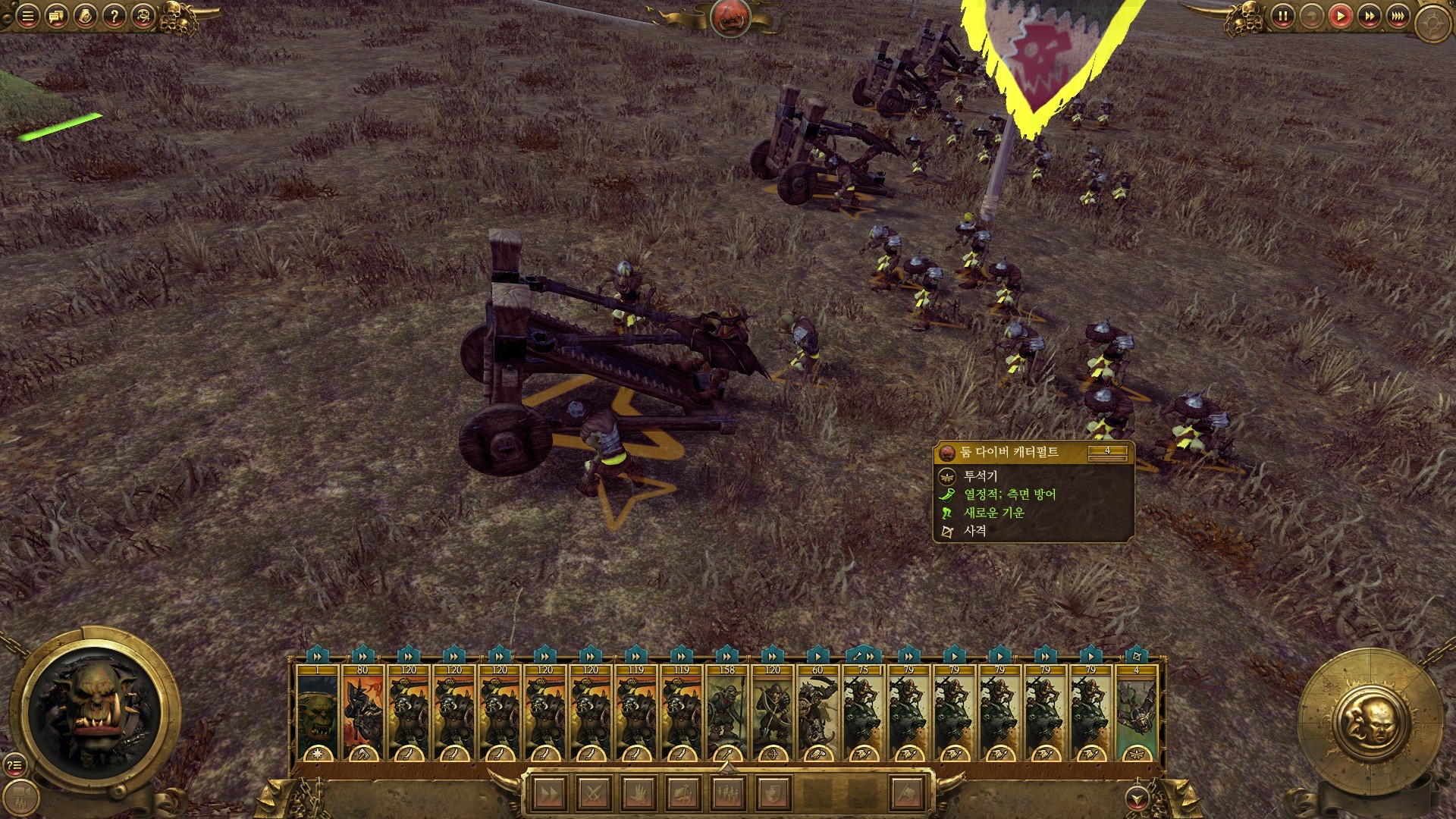This screenshot has height=819, width=1456.
Task: Select the Doom Diver Catapult unit card
Action: (1136, 713)
